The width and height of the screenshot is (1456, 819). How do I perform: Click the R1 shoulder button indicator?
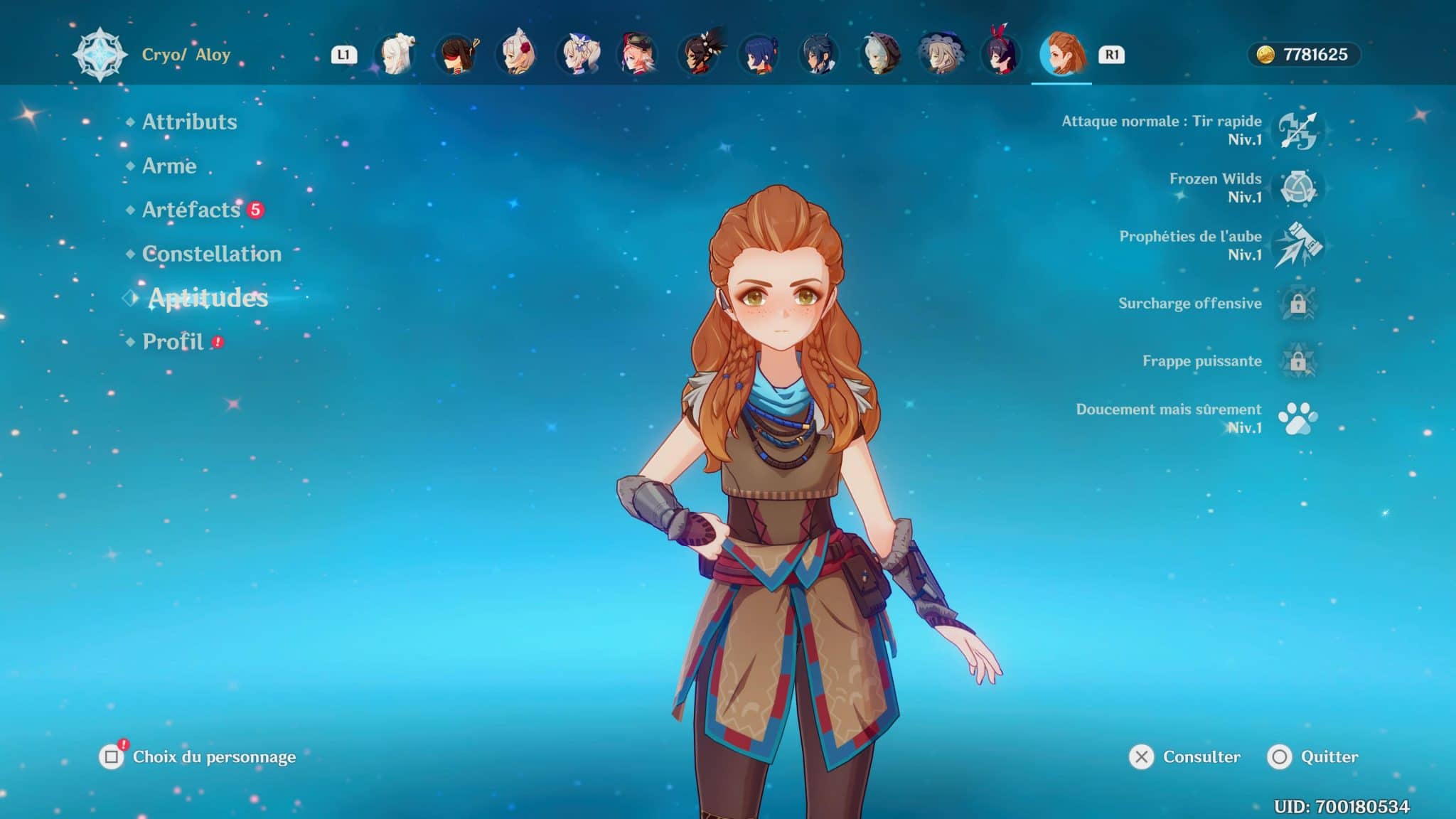pyautogui.click(x=1113, y=55)
